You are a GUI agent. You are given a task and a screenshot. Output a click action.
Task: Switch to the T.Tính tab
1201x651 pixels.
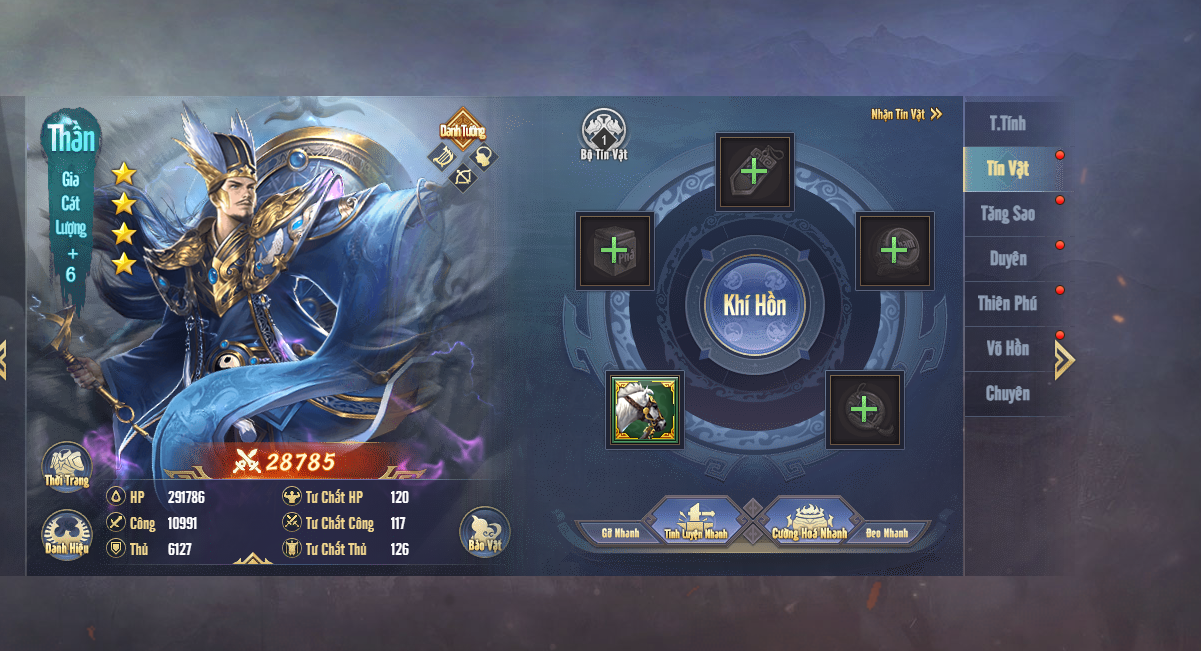coord(1008,124)
